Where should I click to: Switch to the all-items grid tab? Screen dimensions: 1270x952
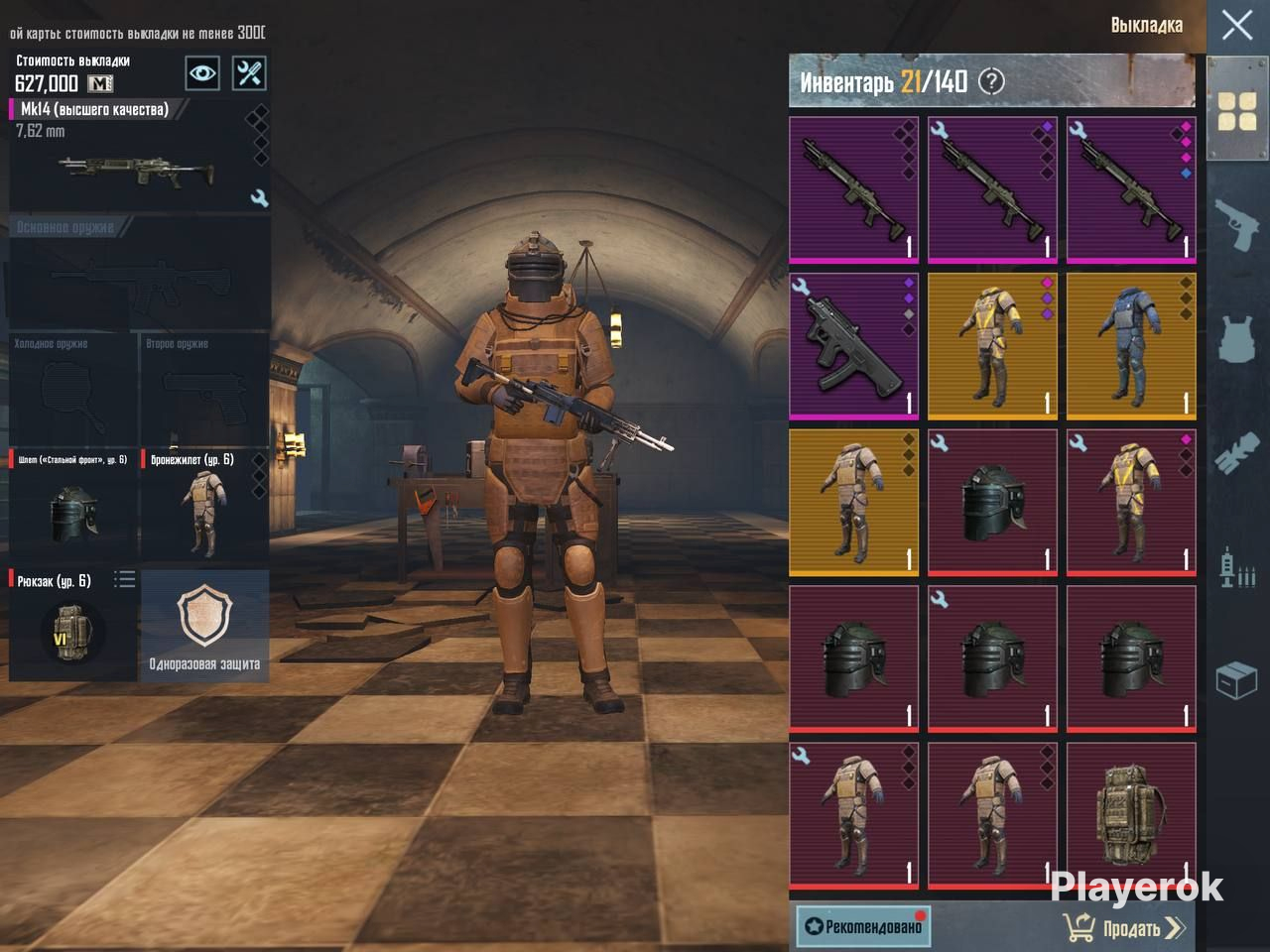coord(1237,110)
